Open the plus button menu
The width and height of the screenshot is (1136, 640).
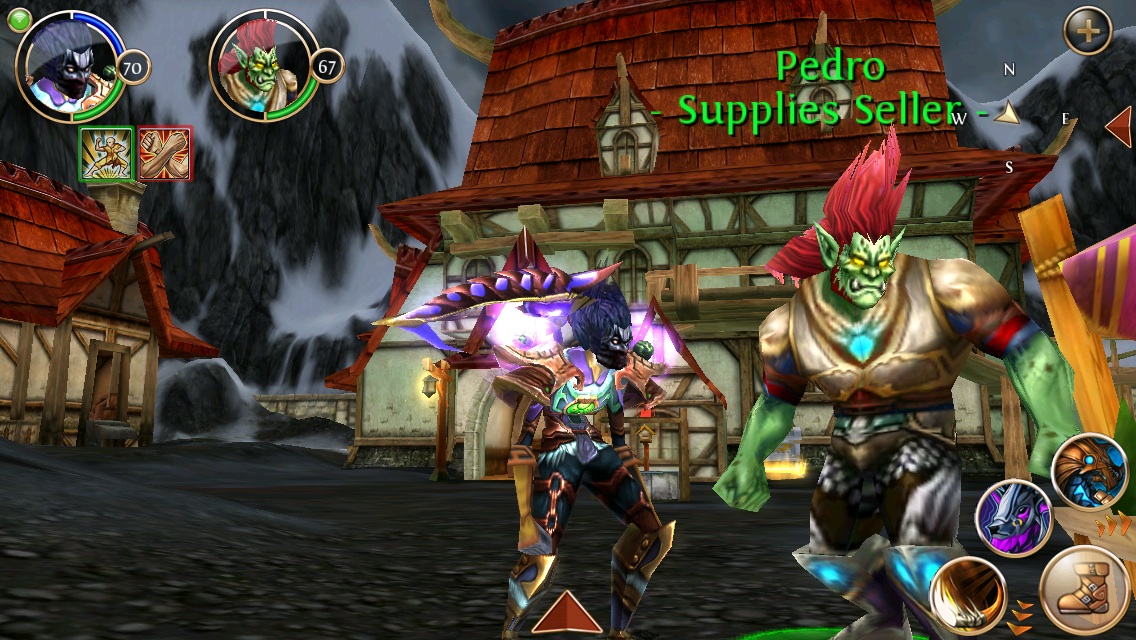pos(1087,32)
